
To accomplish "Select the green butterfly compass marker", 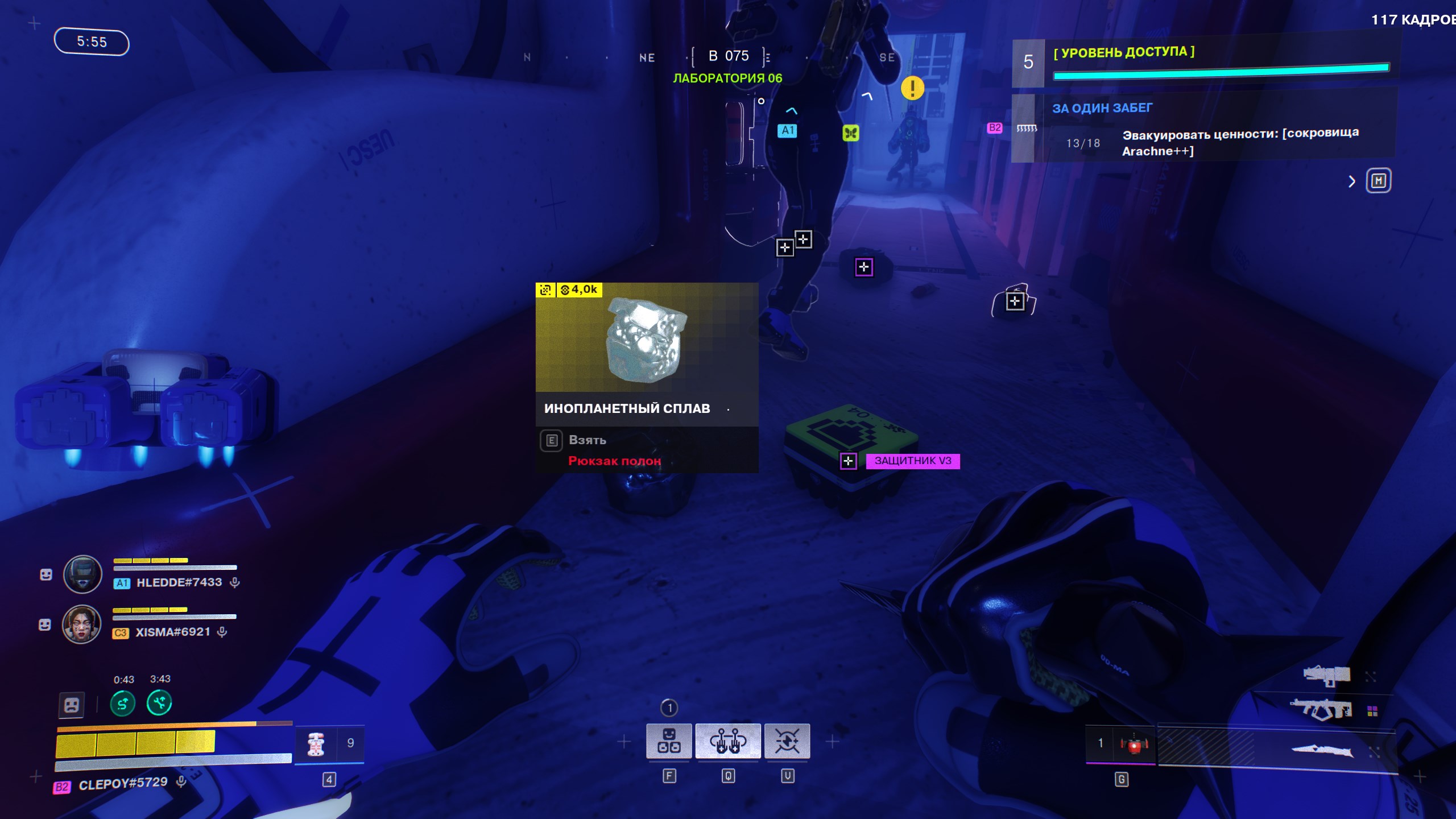I will click(x=850, y=133).
